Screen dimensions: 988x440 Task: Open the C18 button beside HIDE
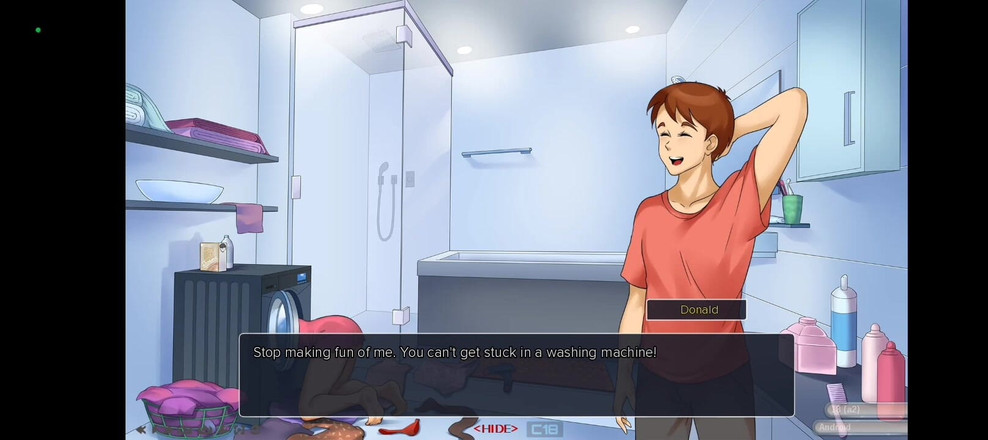[x=544, y=429]
